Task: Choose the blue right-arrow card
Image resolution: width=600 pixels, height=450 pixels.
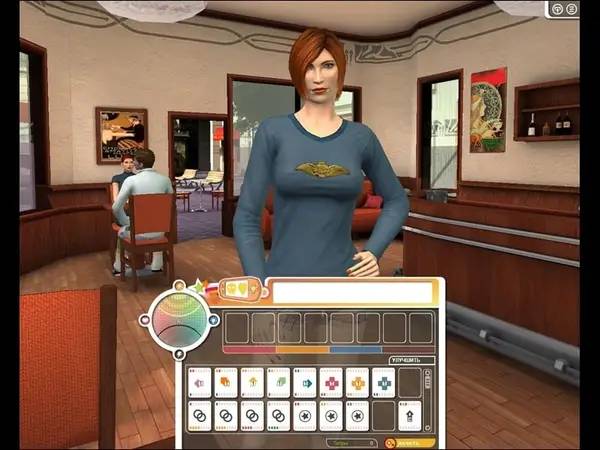Action: 305,382
